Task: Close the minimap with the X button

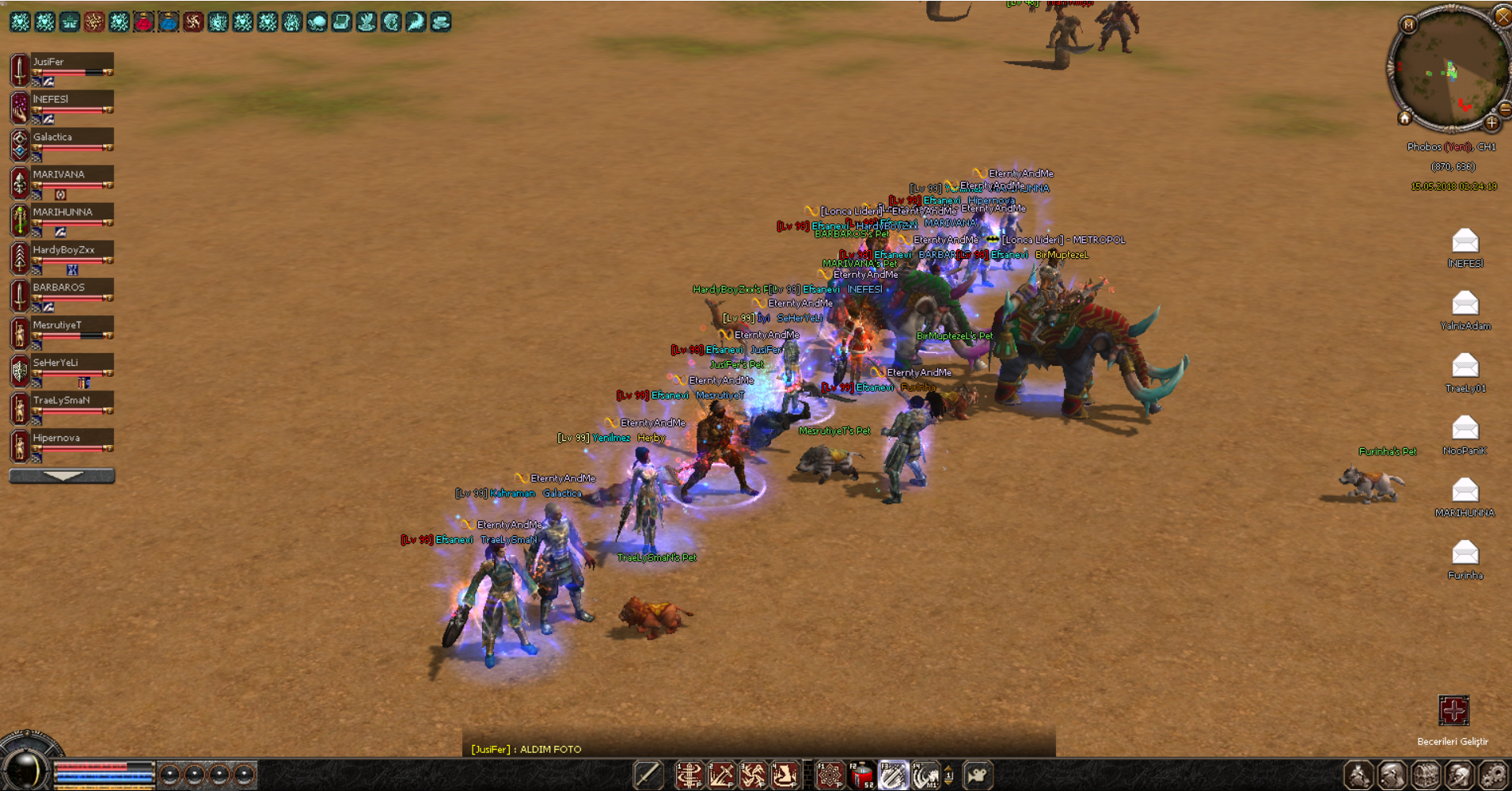Action: pyautogui.click(x=1502, y=15)
